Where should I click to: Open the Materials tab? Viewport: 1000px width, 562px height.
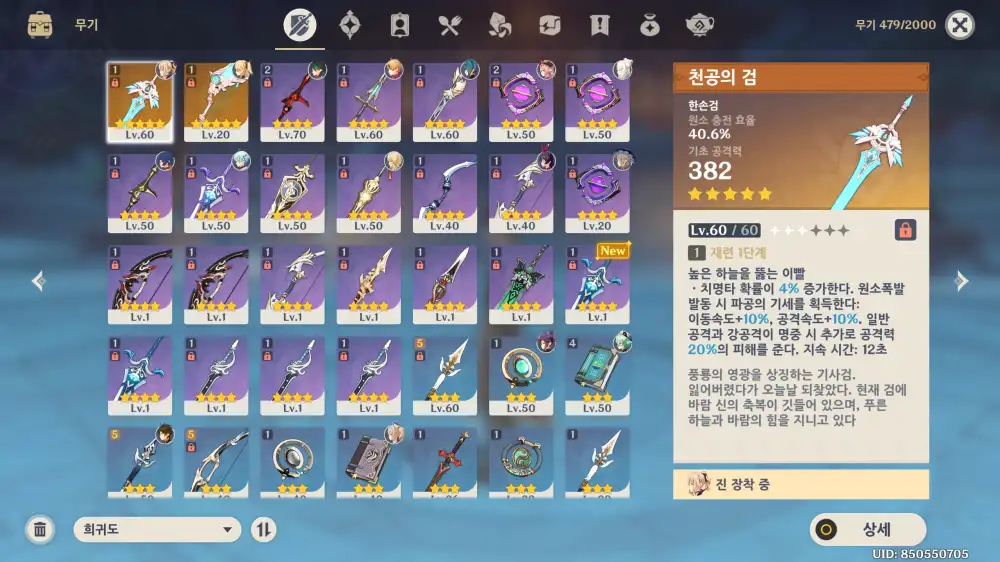(499, 25)
